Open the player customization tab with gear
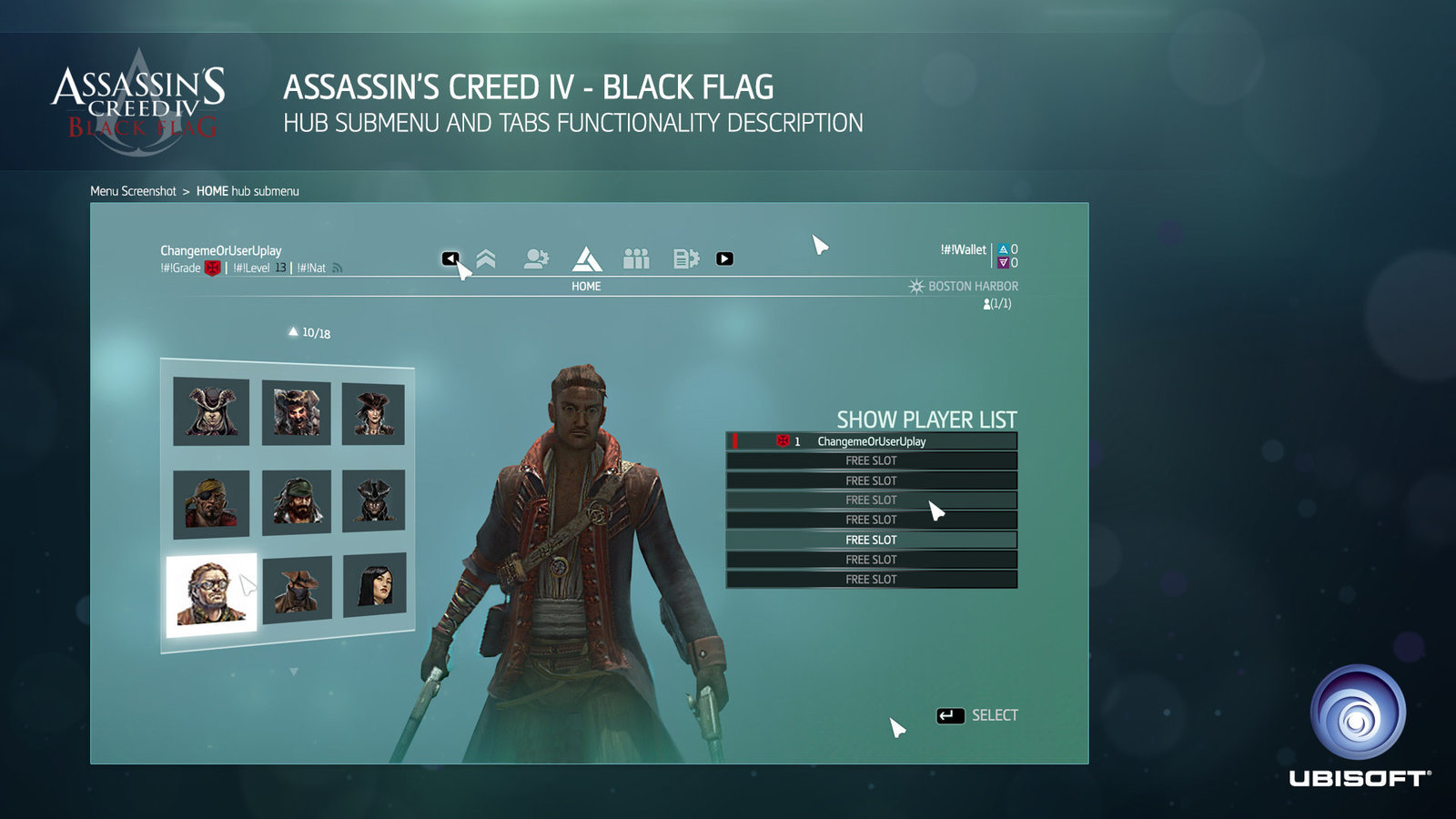Screen dimensions: 1456x819 (x=536, y=259)
